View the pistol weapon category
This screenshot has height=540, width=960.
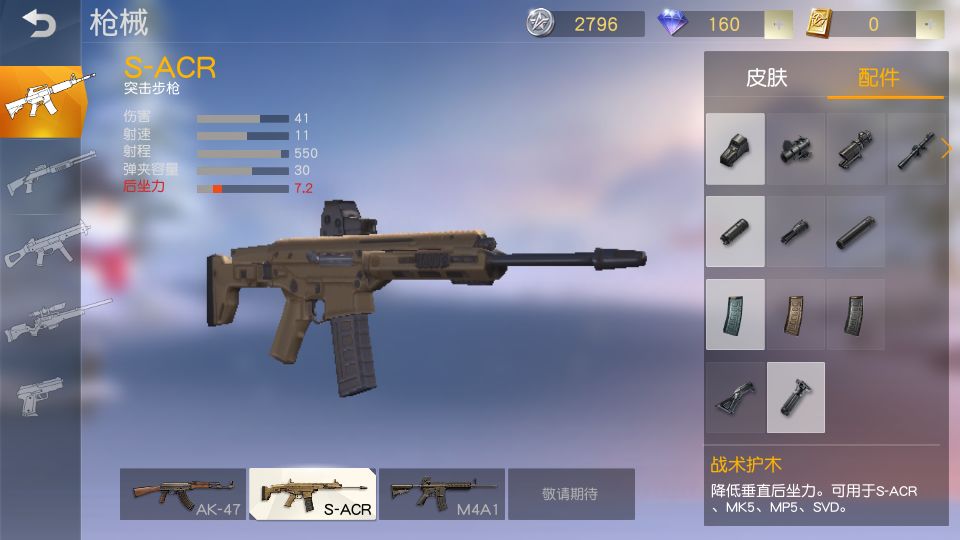40,395
